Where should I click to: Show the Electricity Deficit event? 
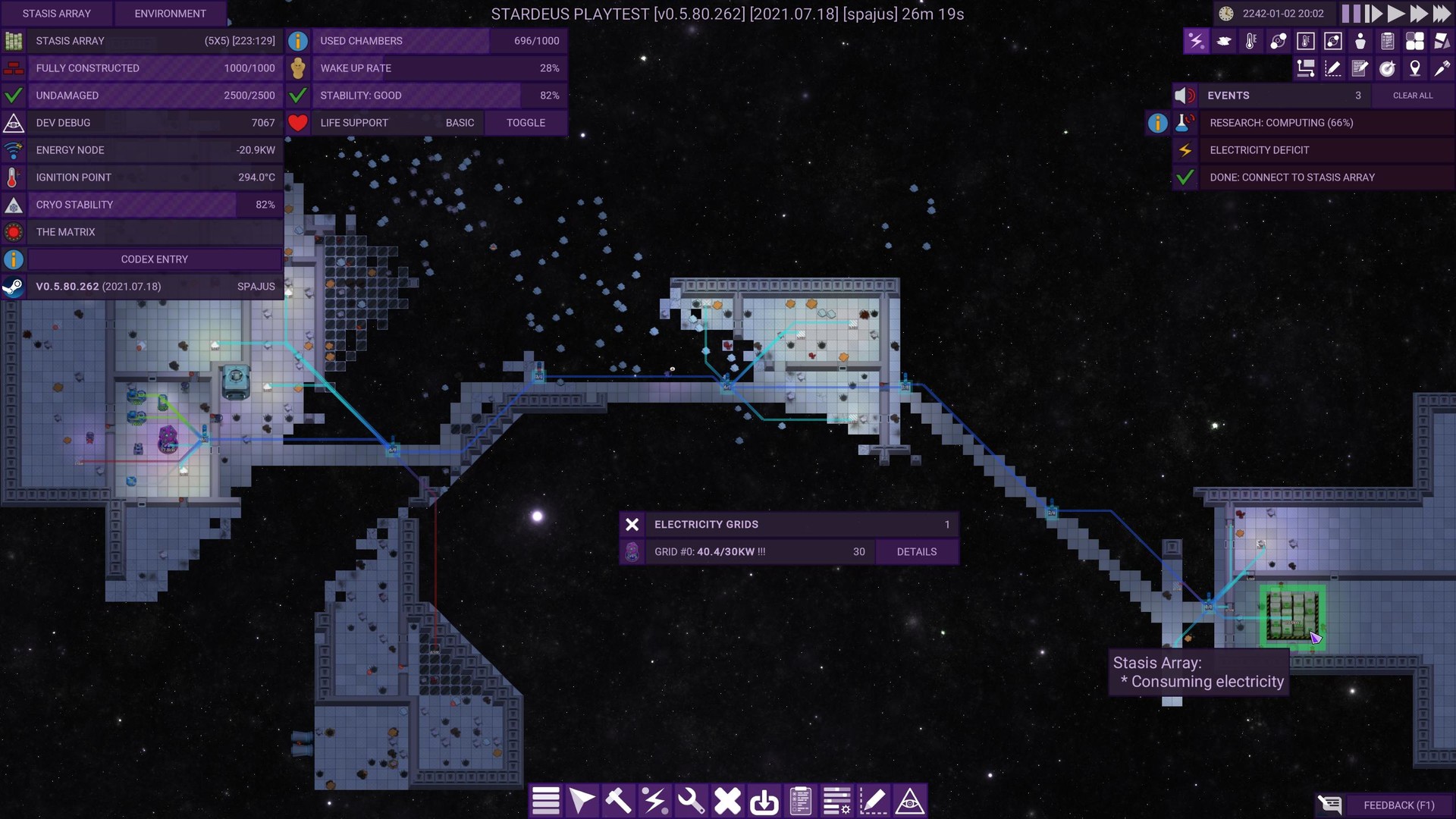pyautogui.click(x=1259, y=150)
